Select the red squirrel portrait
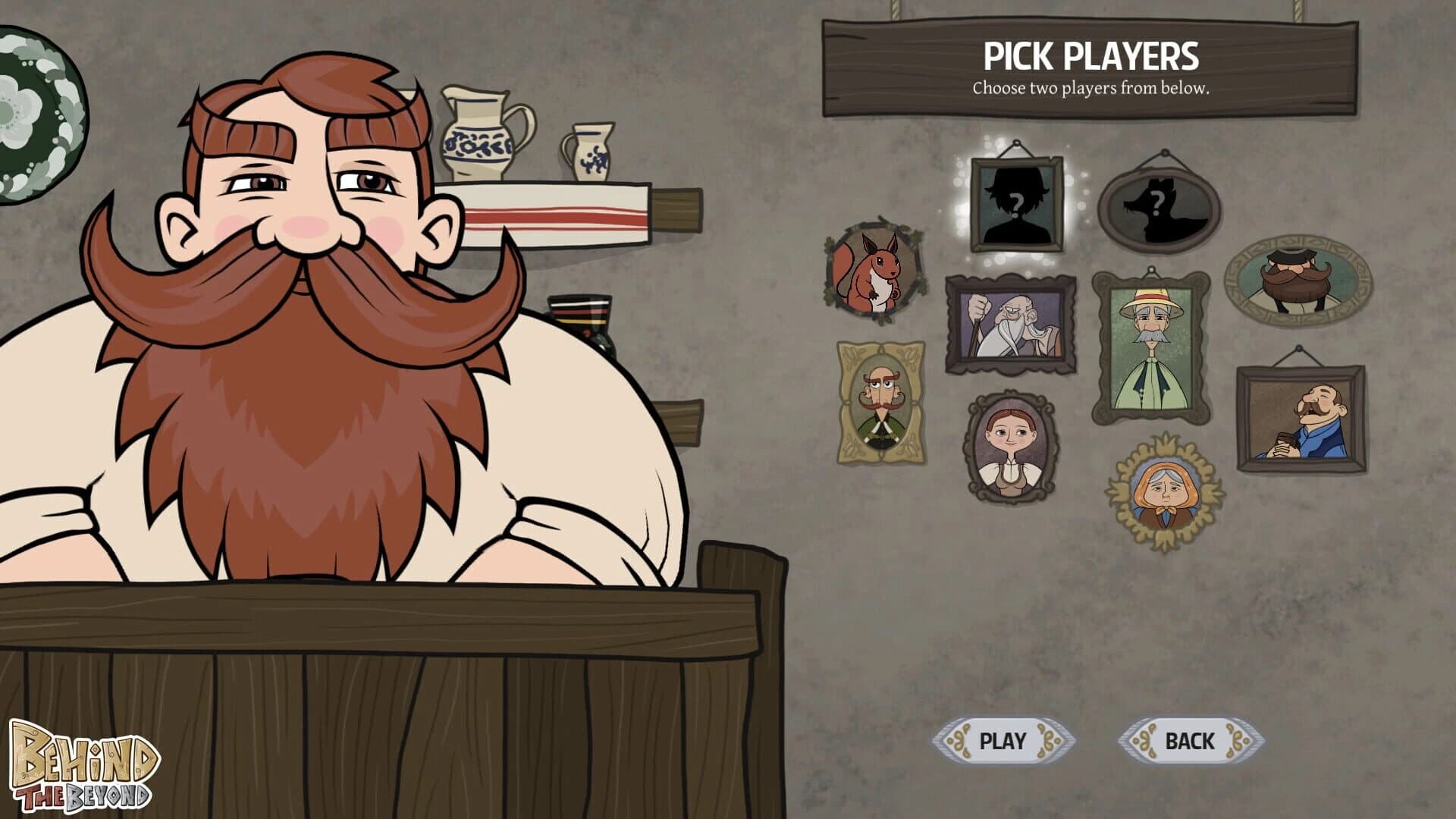 coord(874,272)
